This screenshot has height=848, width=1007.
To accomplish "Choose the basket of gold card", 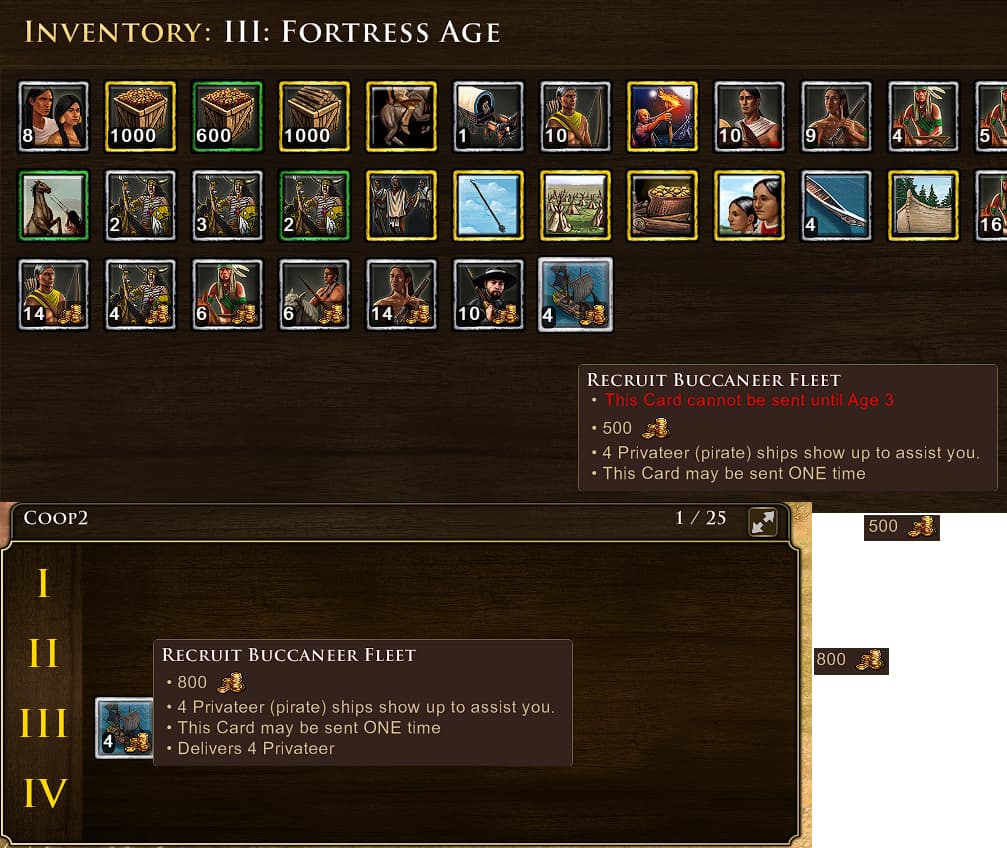I will tap(662, 205).
